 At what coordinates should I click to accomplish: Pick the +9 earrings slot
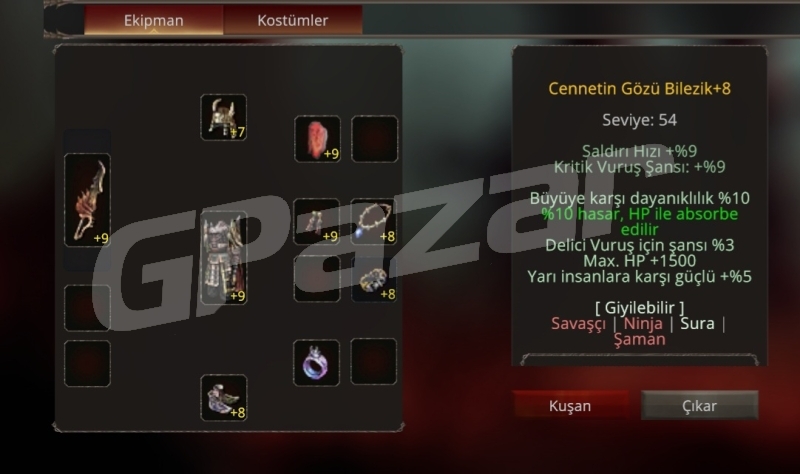(317, 222)
